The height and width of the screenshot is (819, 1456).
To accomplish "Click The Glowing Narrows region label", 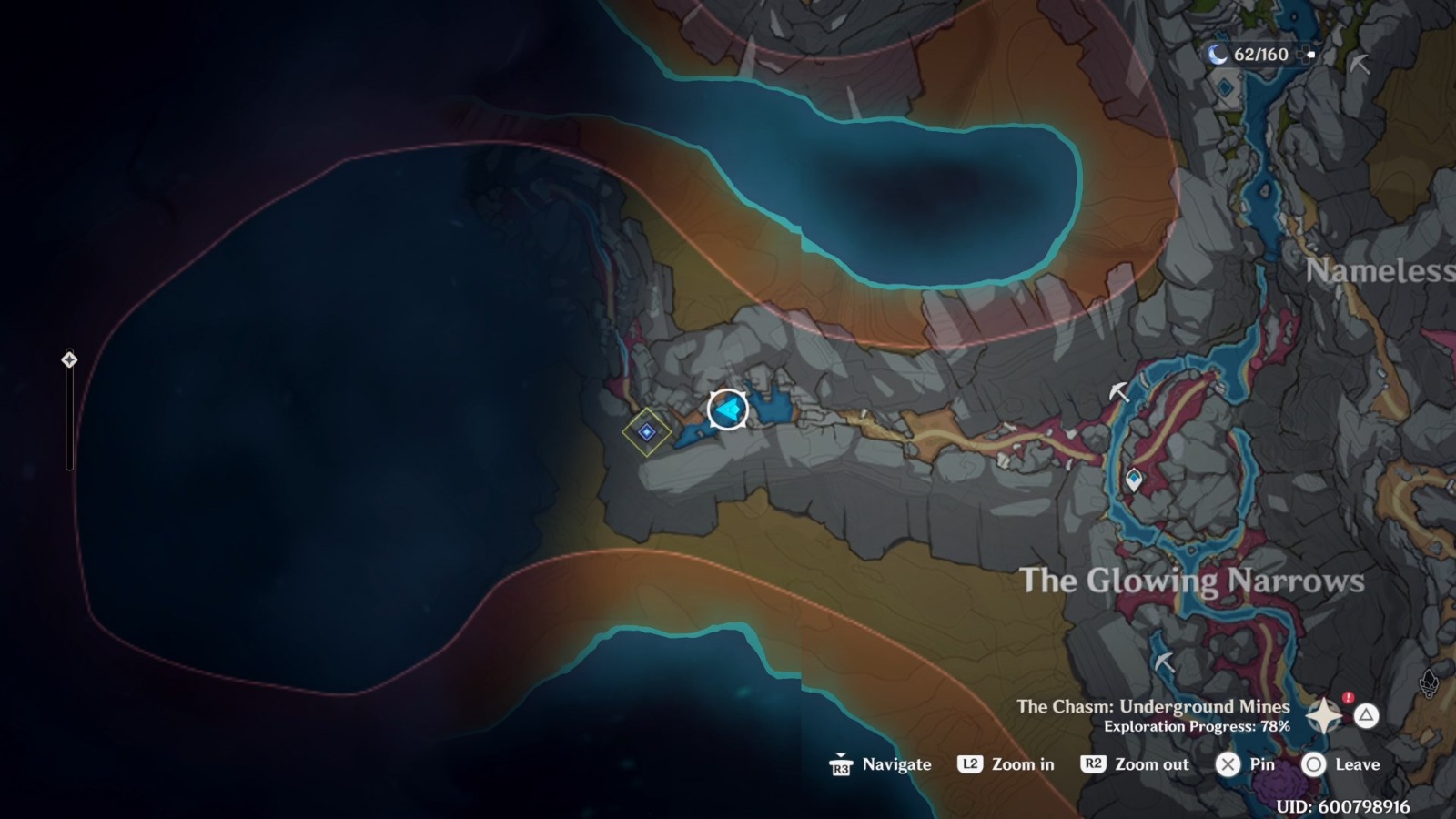I will [1195, 578].
